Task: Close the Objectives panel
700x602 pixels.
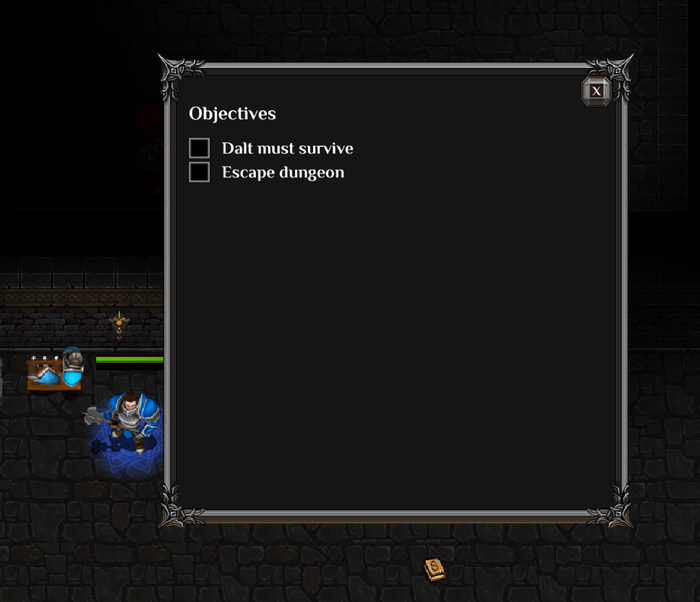Action: pyautogui.click(x=596, y=91)
